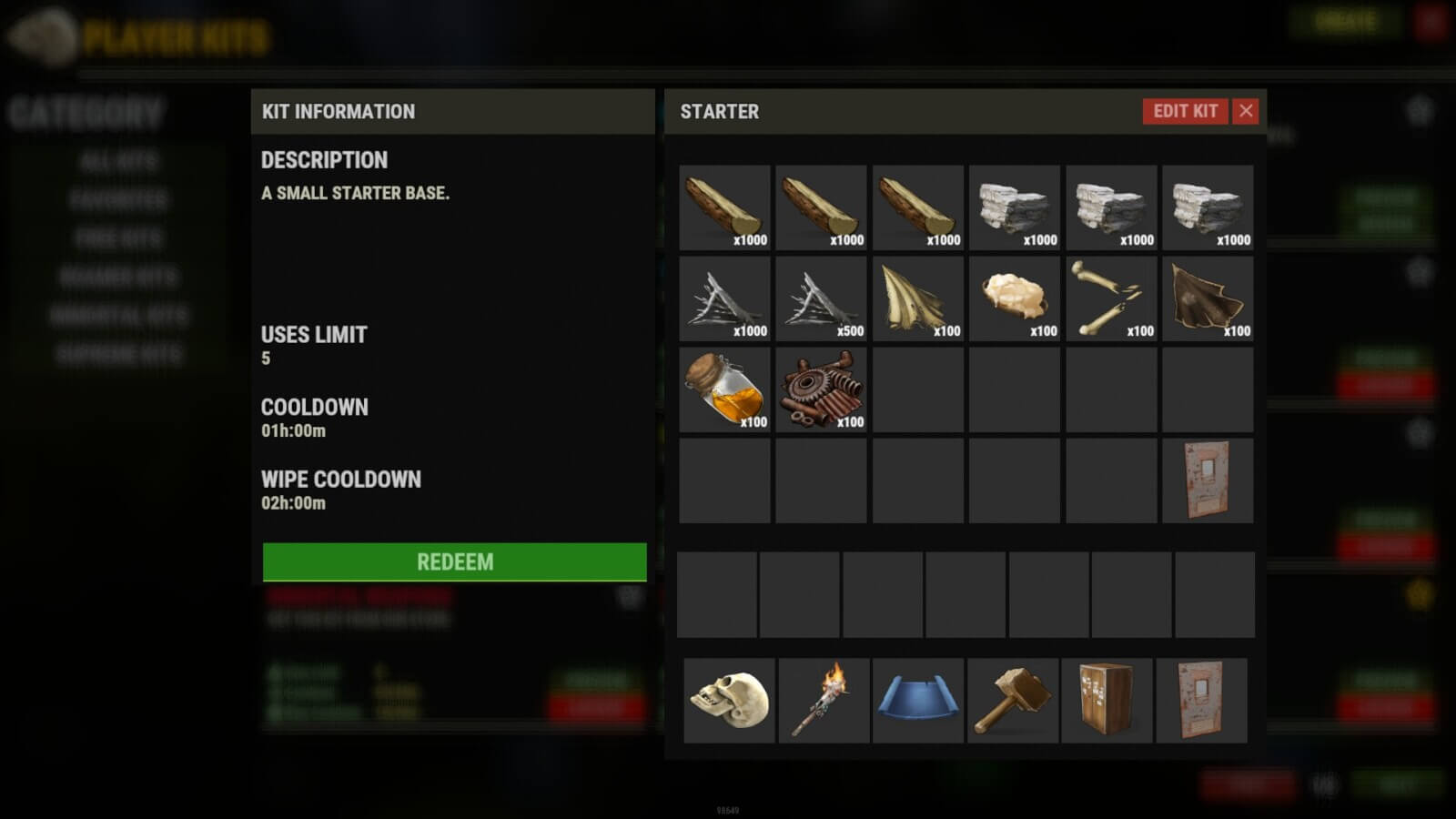Image resolution: width=1456 pixels, height=819 pixels.
Task: Choose the rusty gears slot
Action: 821,389
